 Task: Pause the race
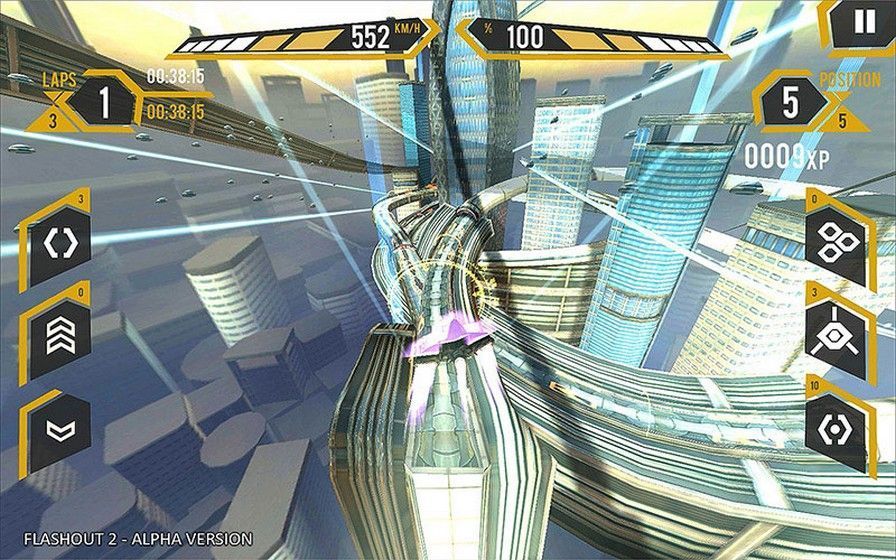tap(864, 24)
